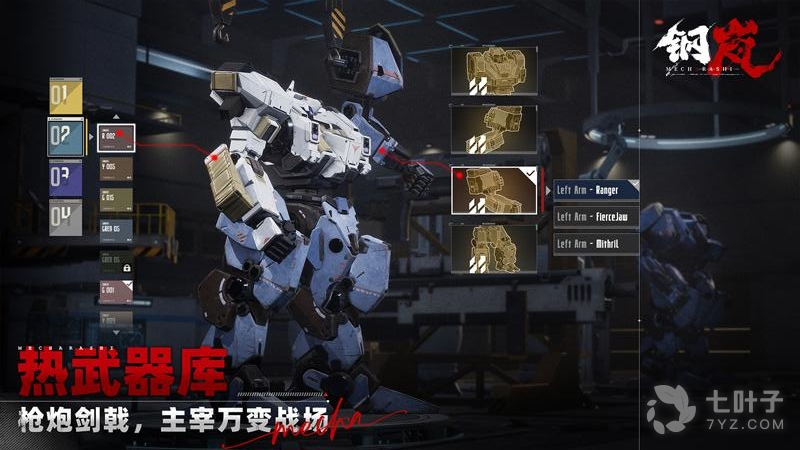Open the mech torso part thumbnail

tap(493, 70)
